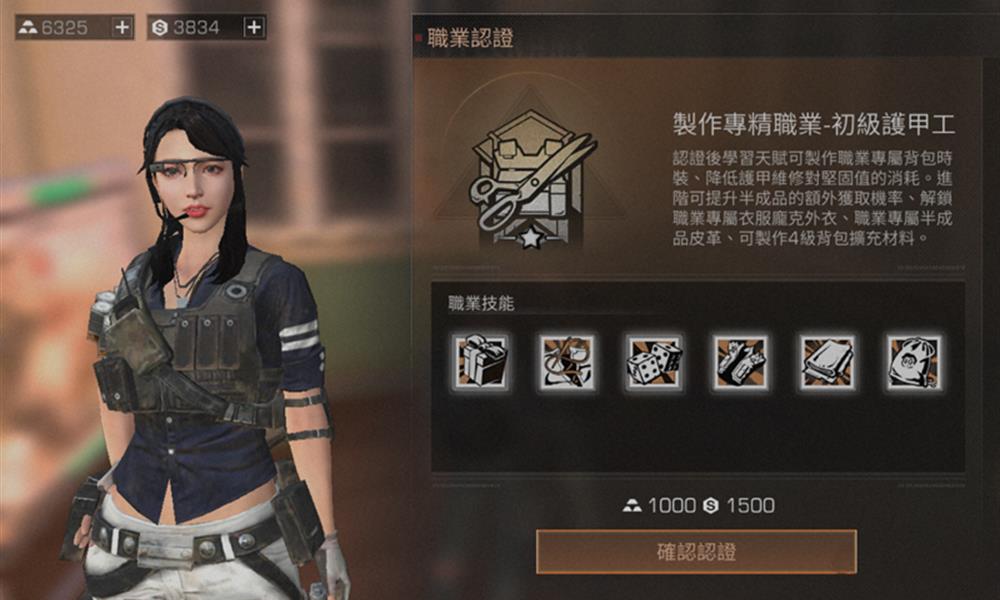The image size is (1000, 600).
Task: Select the tangled rope skill icon
Action: [x=567, y=362]
